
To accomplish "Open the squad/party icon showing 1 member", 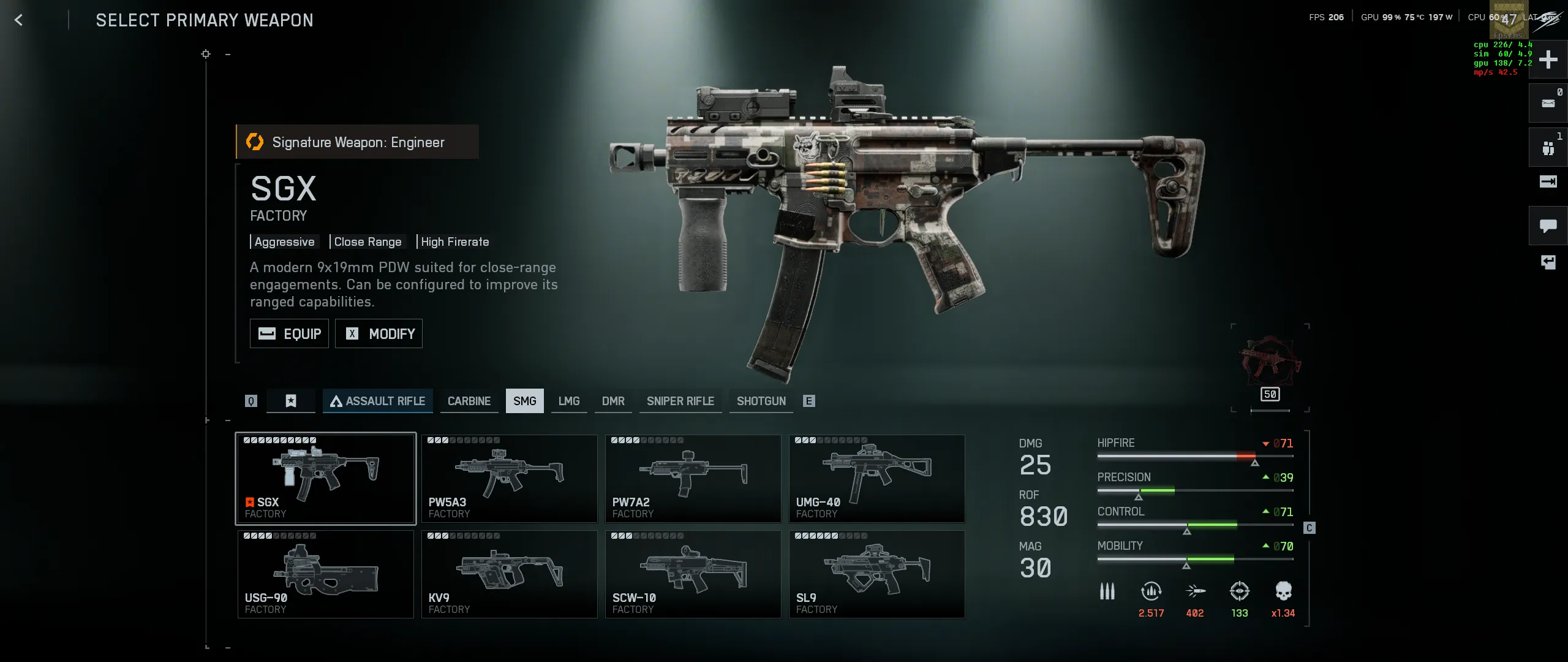I will pyautogui.click(x=1550, y=147).
